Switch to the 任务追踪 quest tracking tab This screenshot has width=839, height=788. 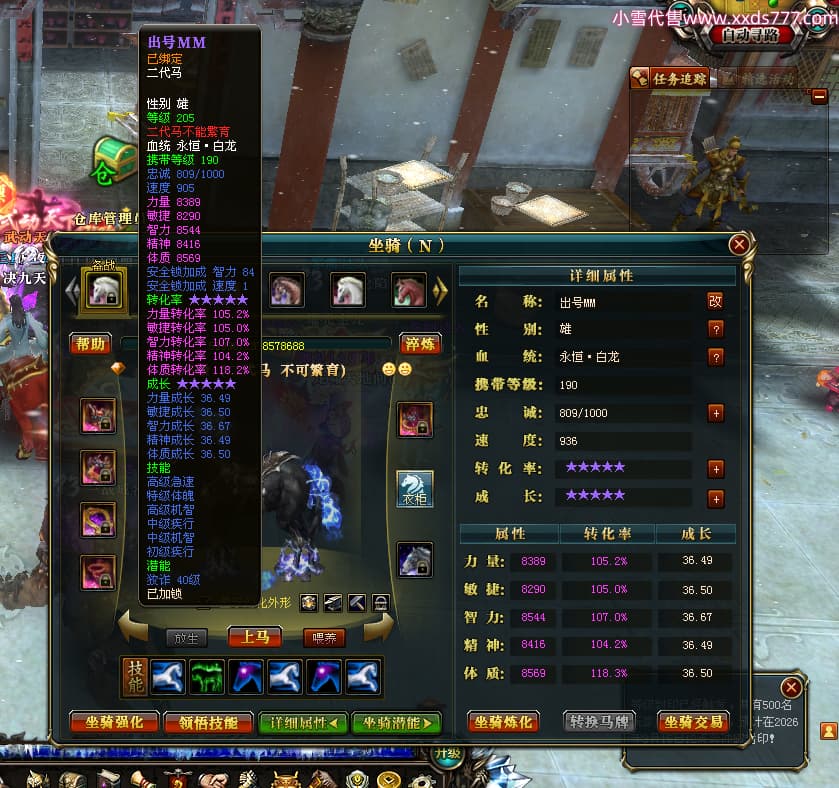[672, 78]
